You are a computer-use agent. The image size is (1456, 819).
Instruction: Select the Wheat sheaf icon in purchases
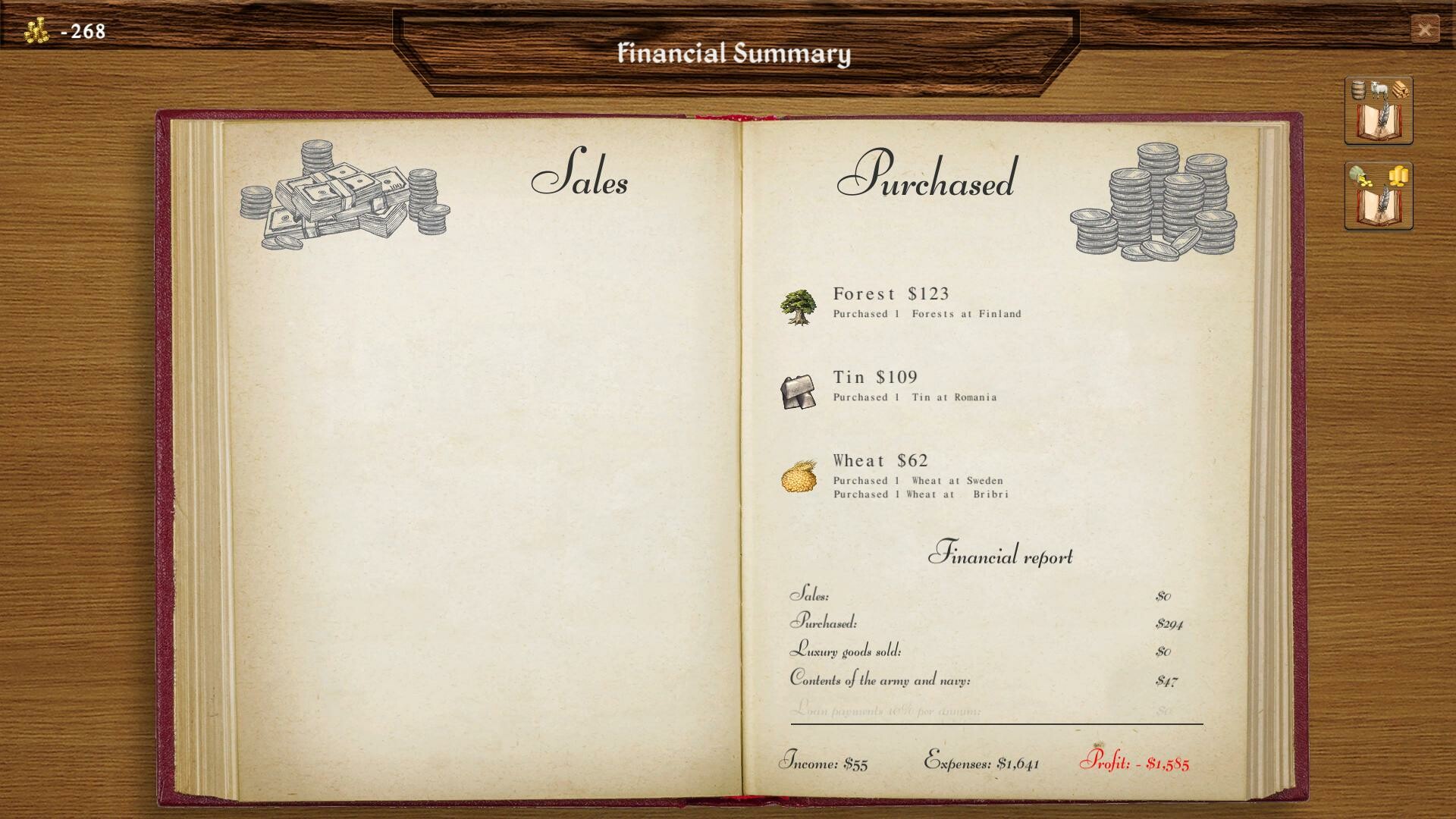pyautogui.click(x=800, y=478)
